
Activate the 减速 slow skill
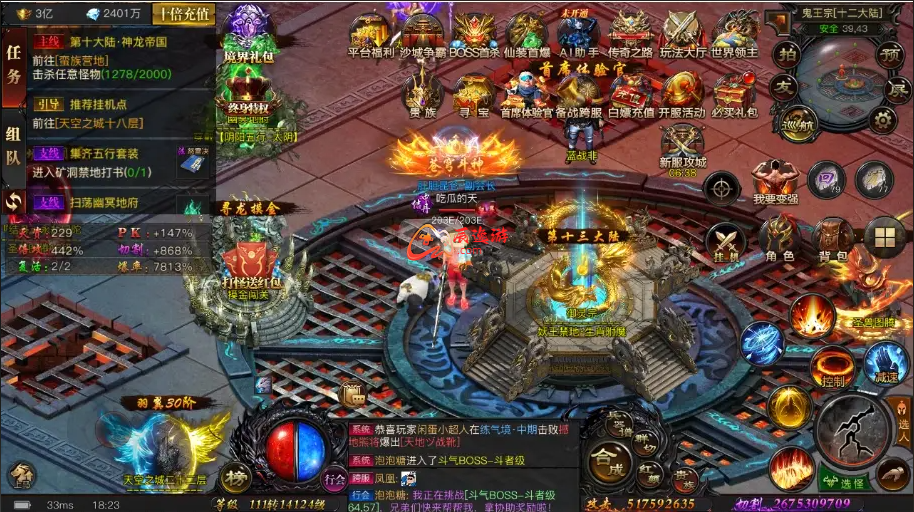coord(884,362)
